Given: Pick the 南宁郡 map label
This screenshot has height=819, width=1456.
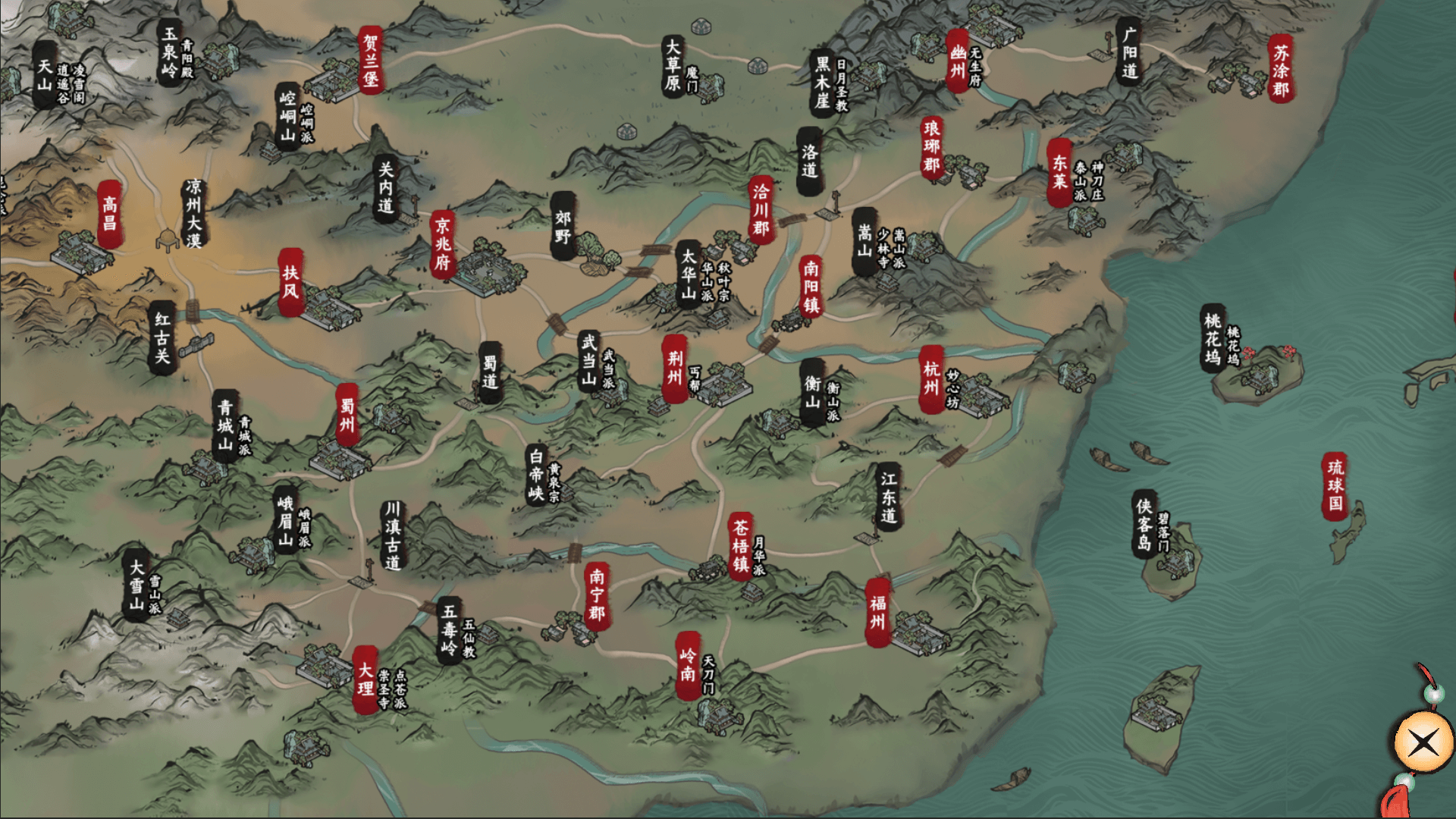Looking at the screenshot, I should [x=597, y=595].
